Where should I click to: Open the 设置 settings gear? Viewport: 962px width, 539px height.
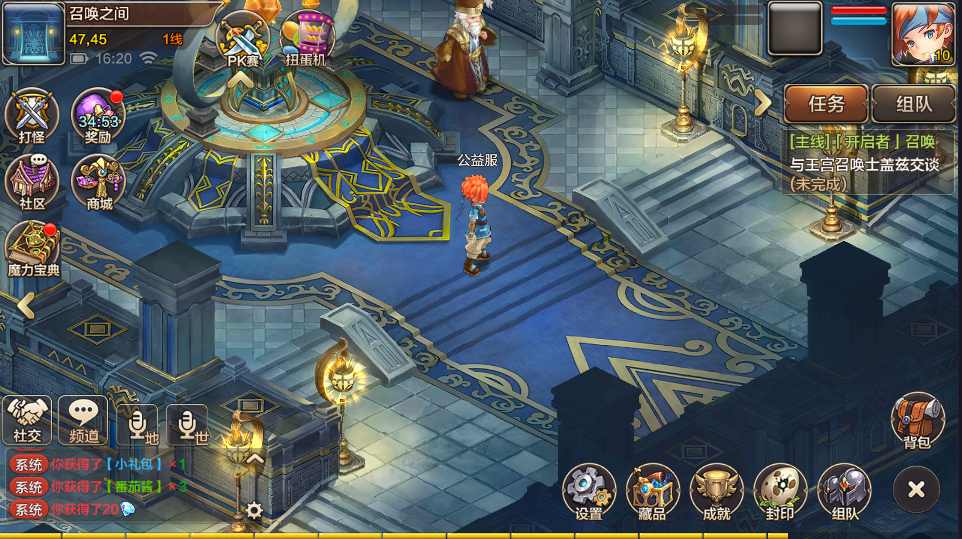(x=589, y=490)
